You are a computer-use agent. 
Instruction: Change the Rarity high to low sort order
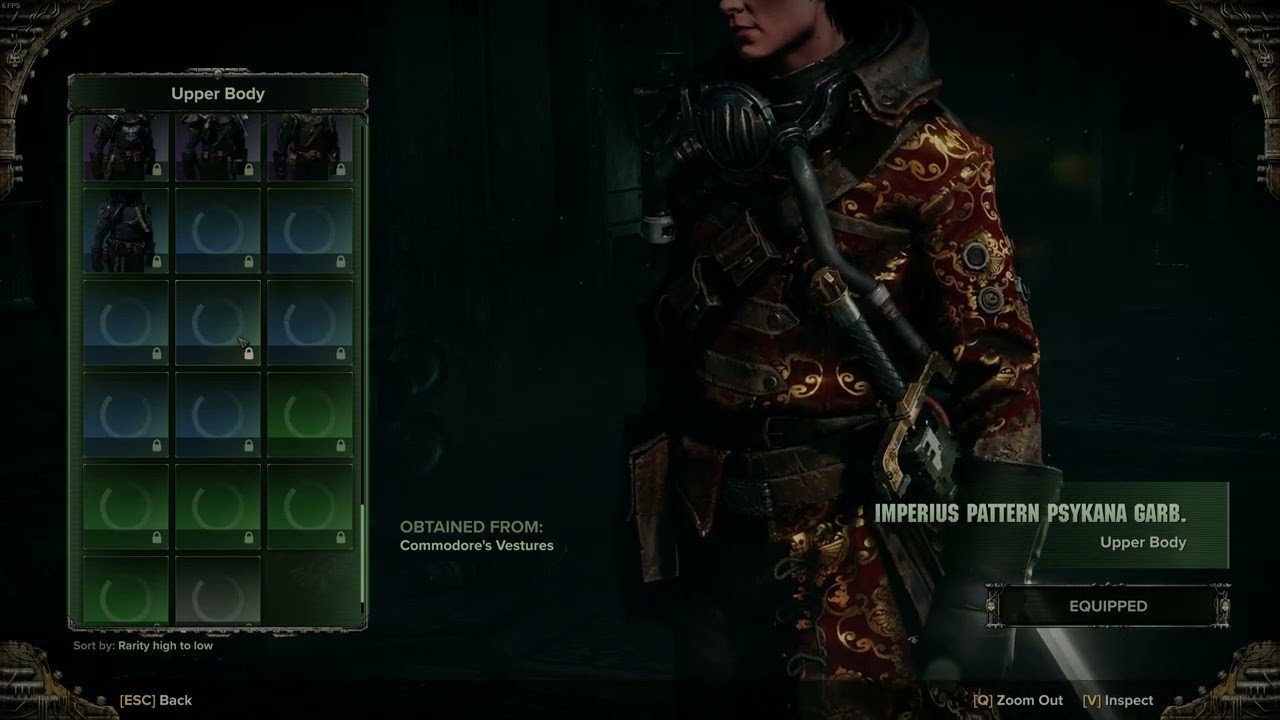[165, 646]
